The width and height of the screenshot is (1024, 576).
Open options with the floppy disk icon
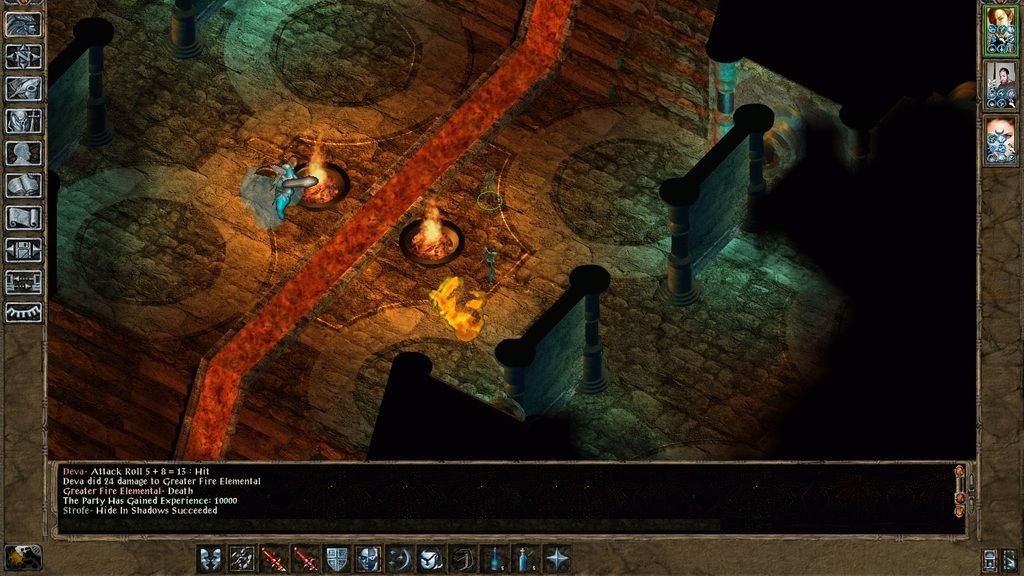coord(22,251)
